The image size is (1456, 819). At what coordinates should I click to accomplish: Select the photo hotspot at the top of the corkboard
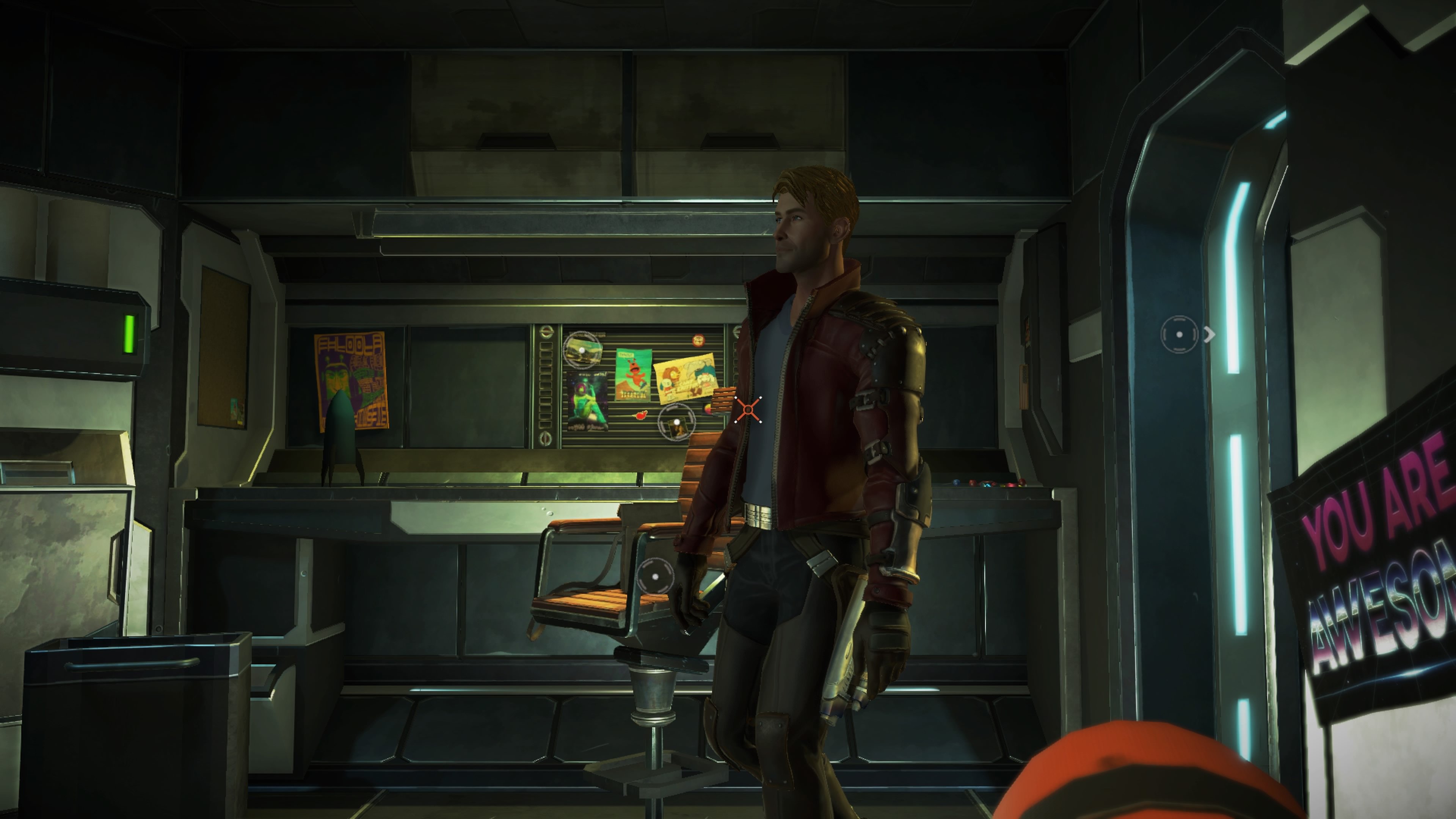(582, 350)
